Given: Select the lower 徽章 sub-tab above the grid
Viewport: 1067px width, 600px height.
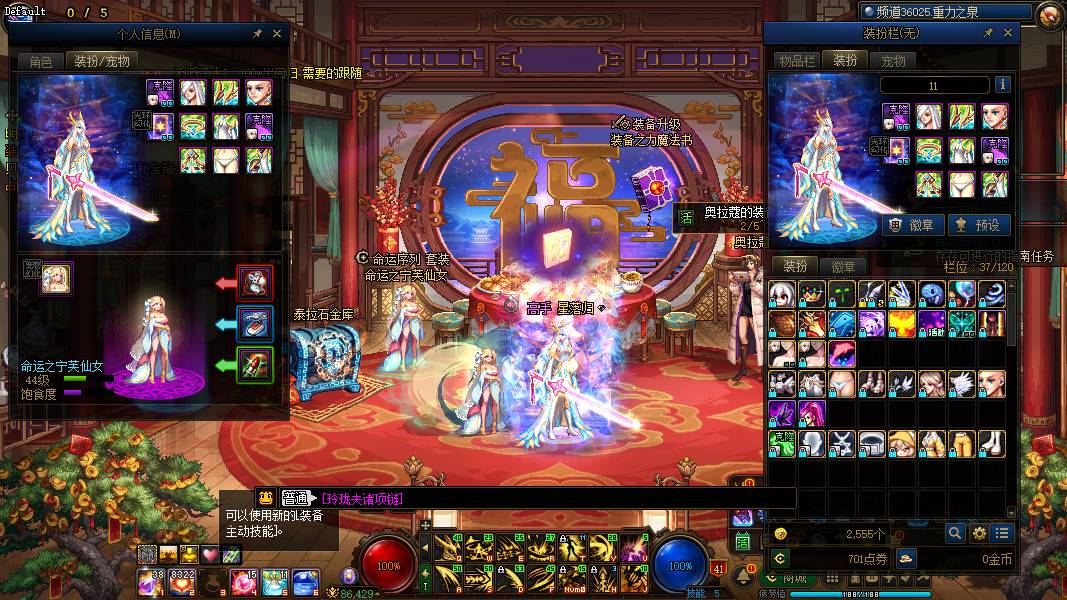Looking at the screenshot, I should pyautogui.click(x=843, y=267).
